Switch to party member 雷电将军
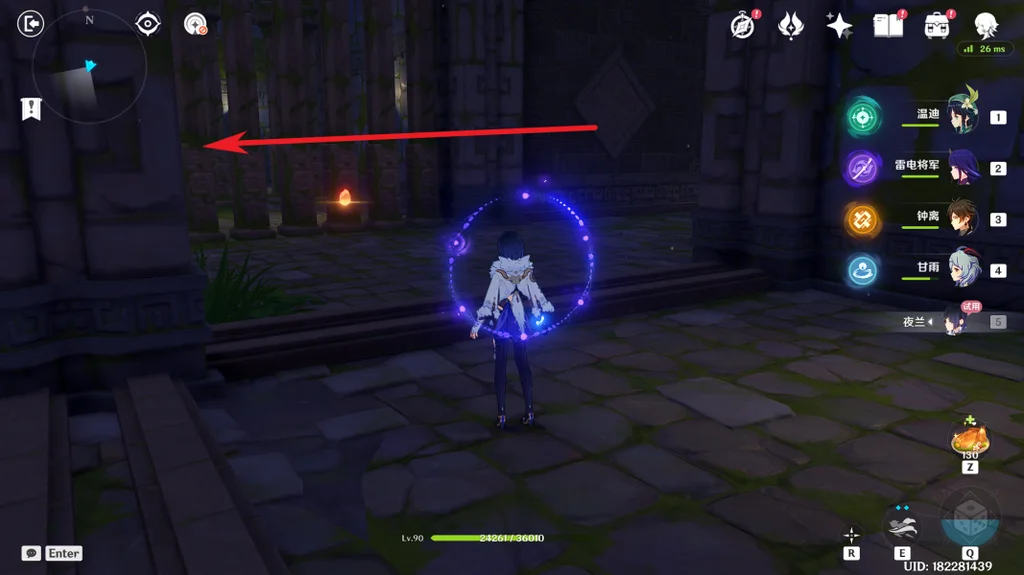 pyautogui.click(x=960, y=168)
